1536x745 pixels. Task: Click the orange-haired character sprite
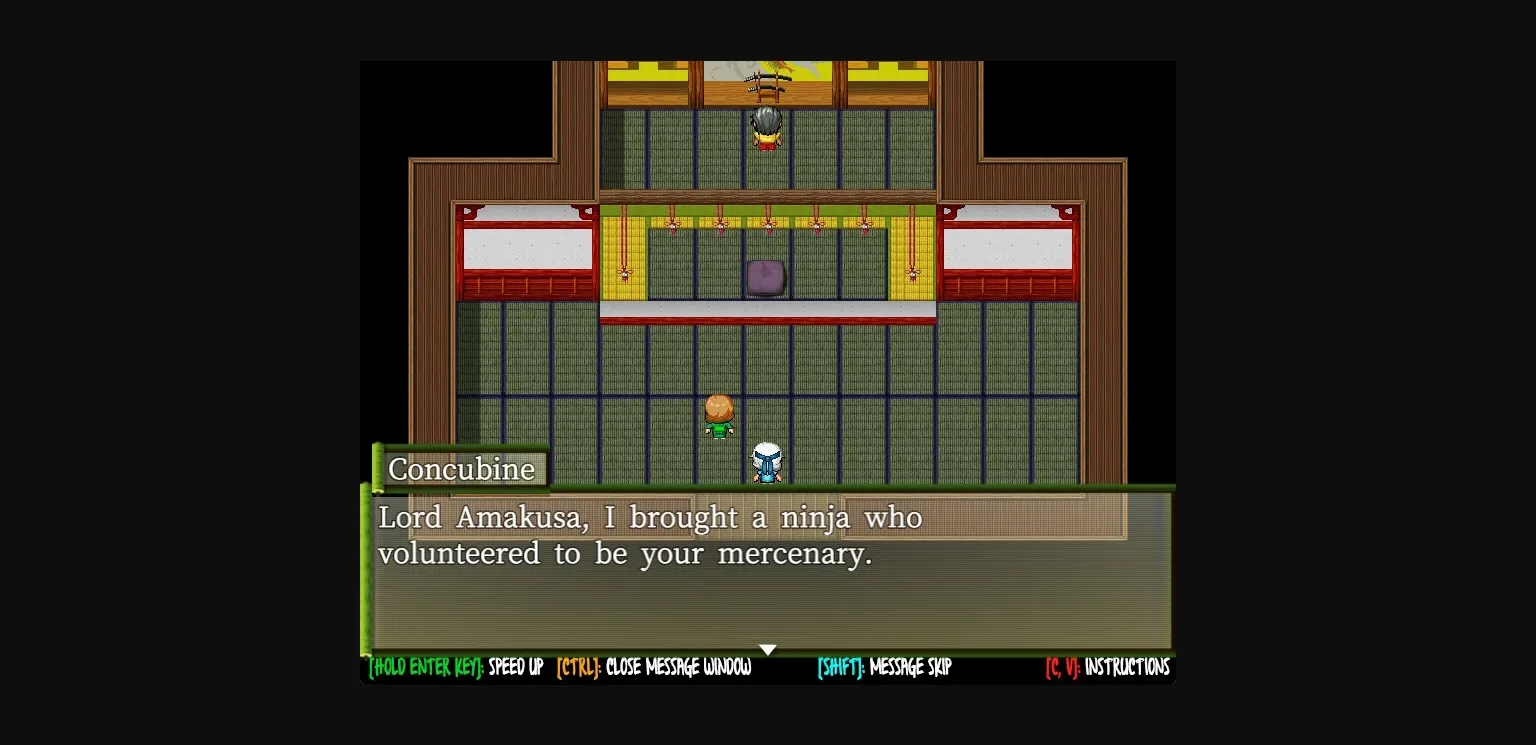pyautogui.click(x=718, y=415)
